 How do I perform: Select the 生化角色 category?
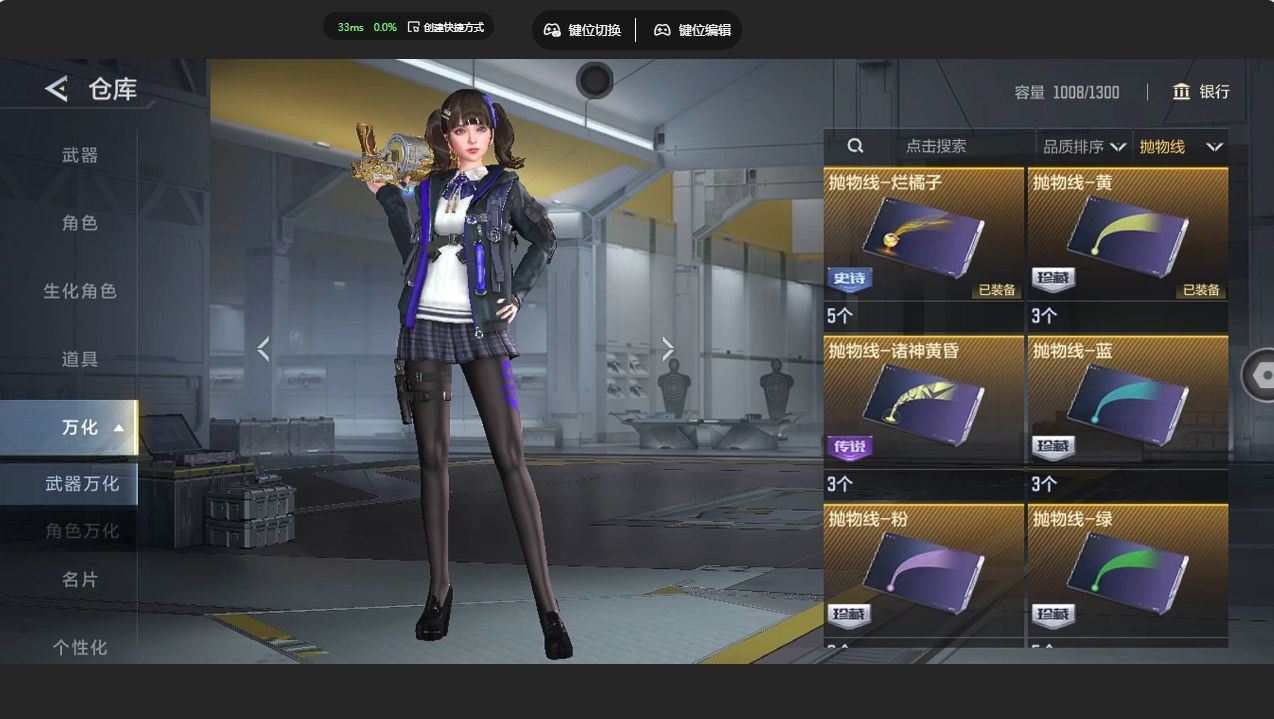pos(80,291)
